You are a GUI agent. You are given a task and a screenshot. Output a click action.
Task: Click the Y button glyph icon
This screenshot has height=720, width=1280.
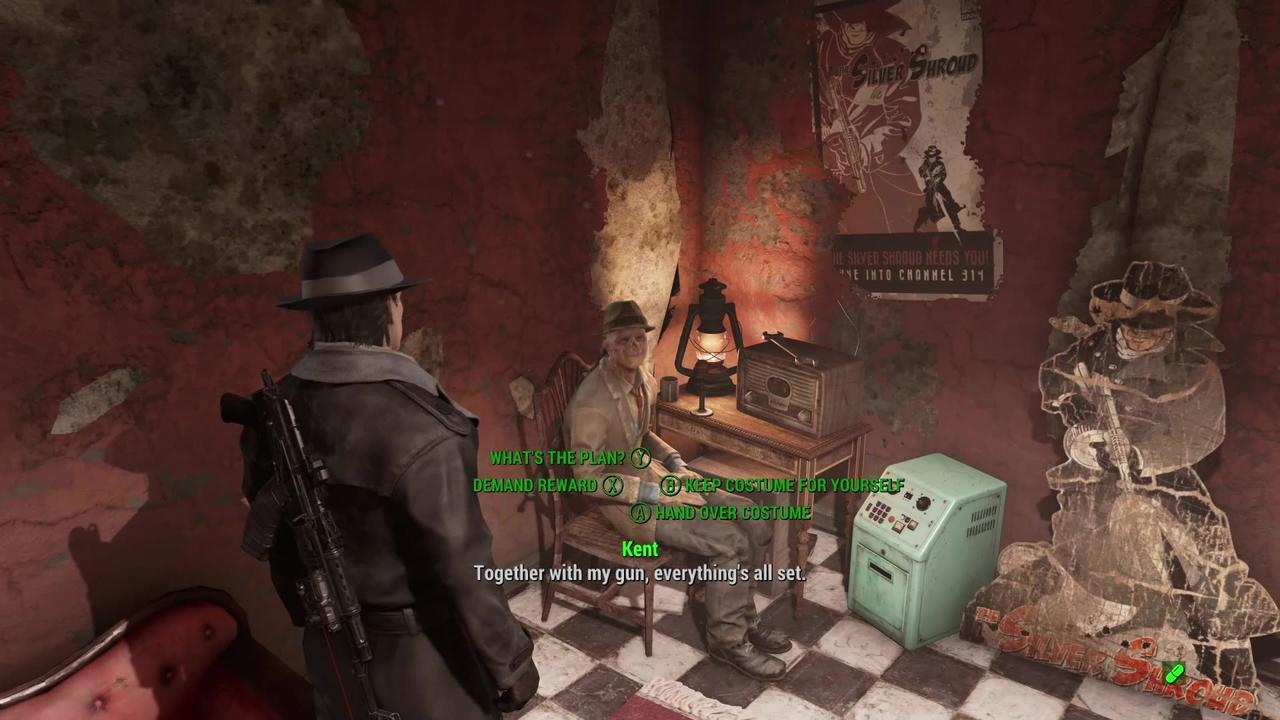[x=640, y=457]
